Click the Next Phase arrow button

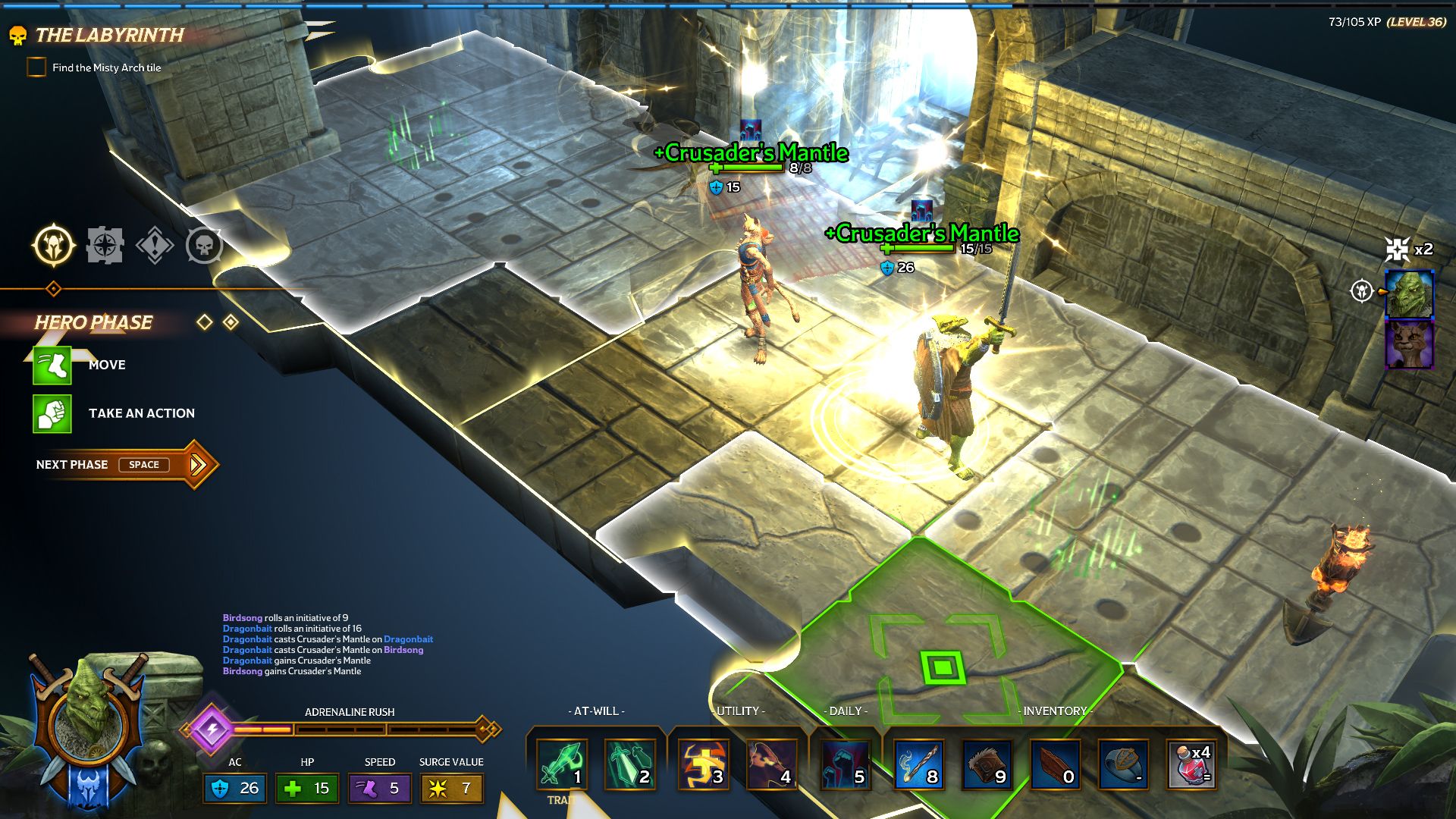(x=197, y=464)
